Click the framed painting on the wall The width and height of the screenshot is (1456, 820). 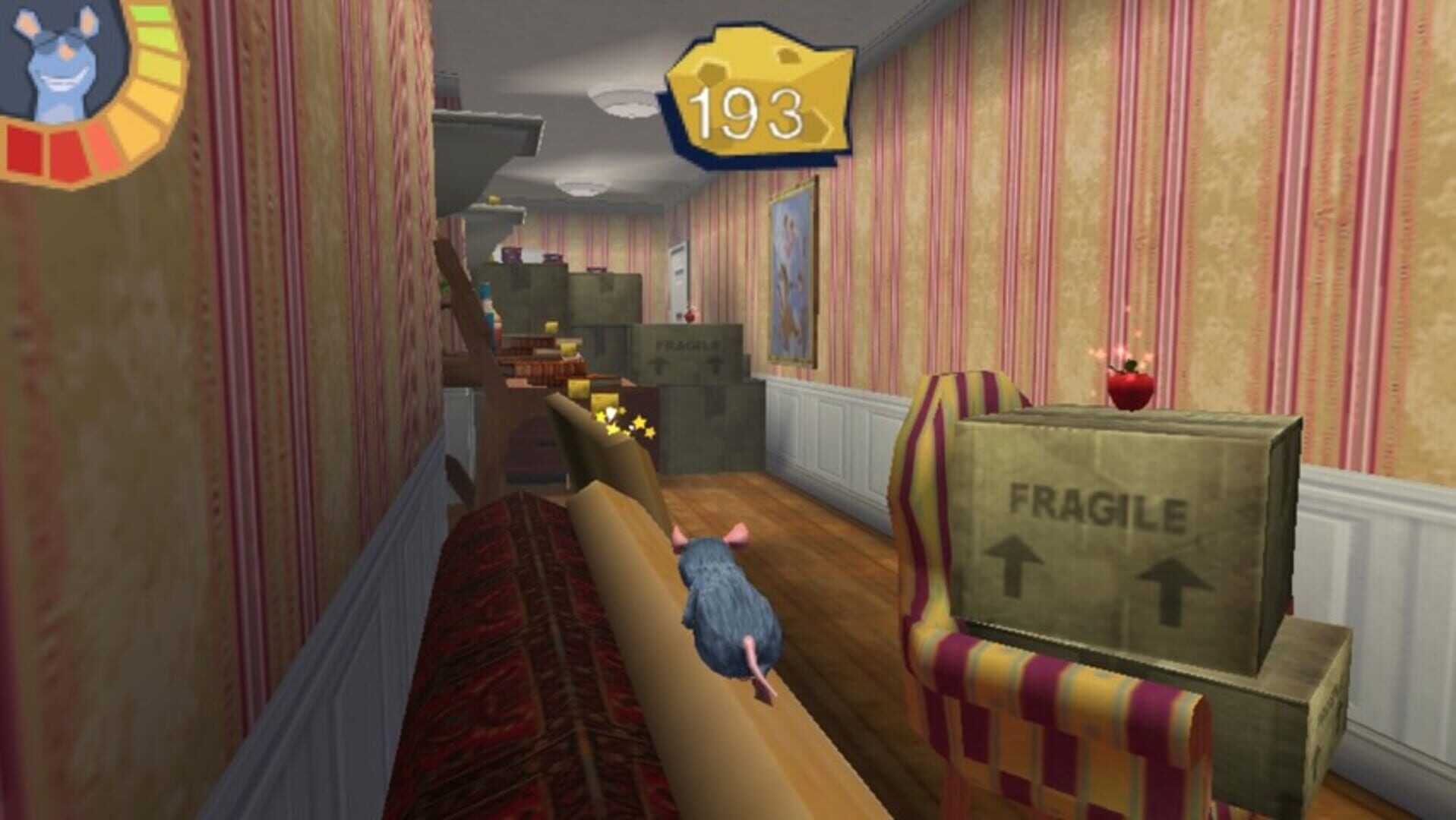tap(790, 273)
